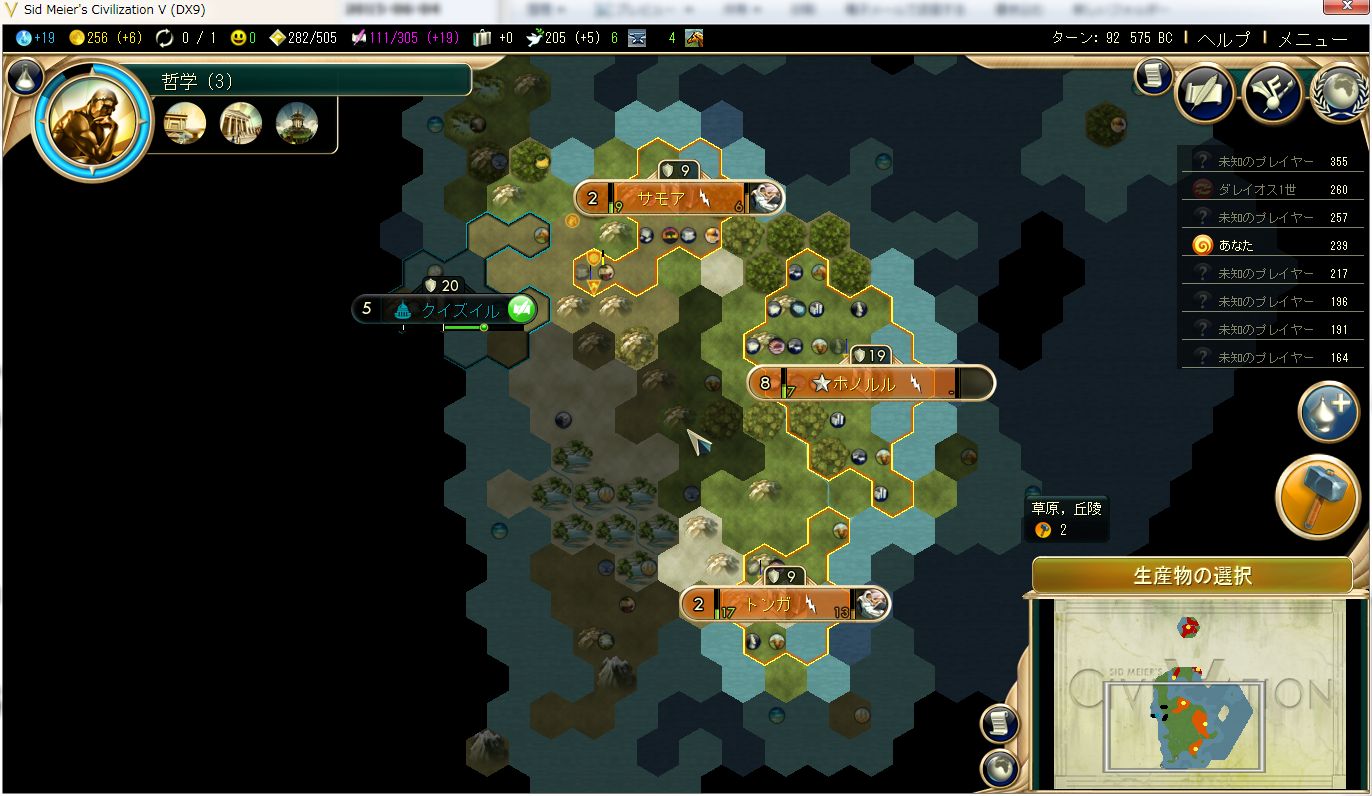Click the water-drop plus notification icon
This screenshot has height=796, width=1372.
(x=1327, y=411)
